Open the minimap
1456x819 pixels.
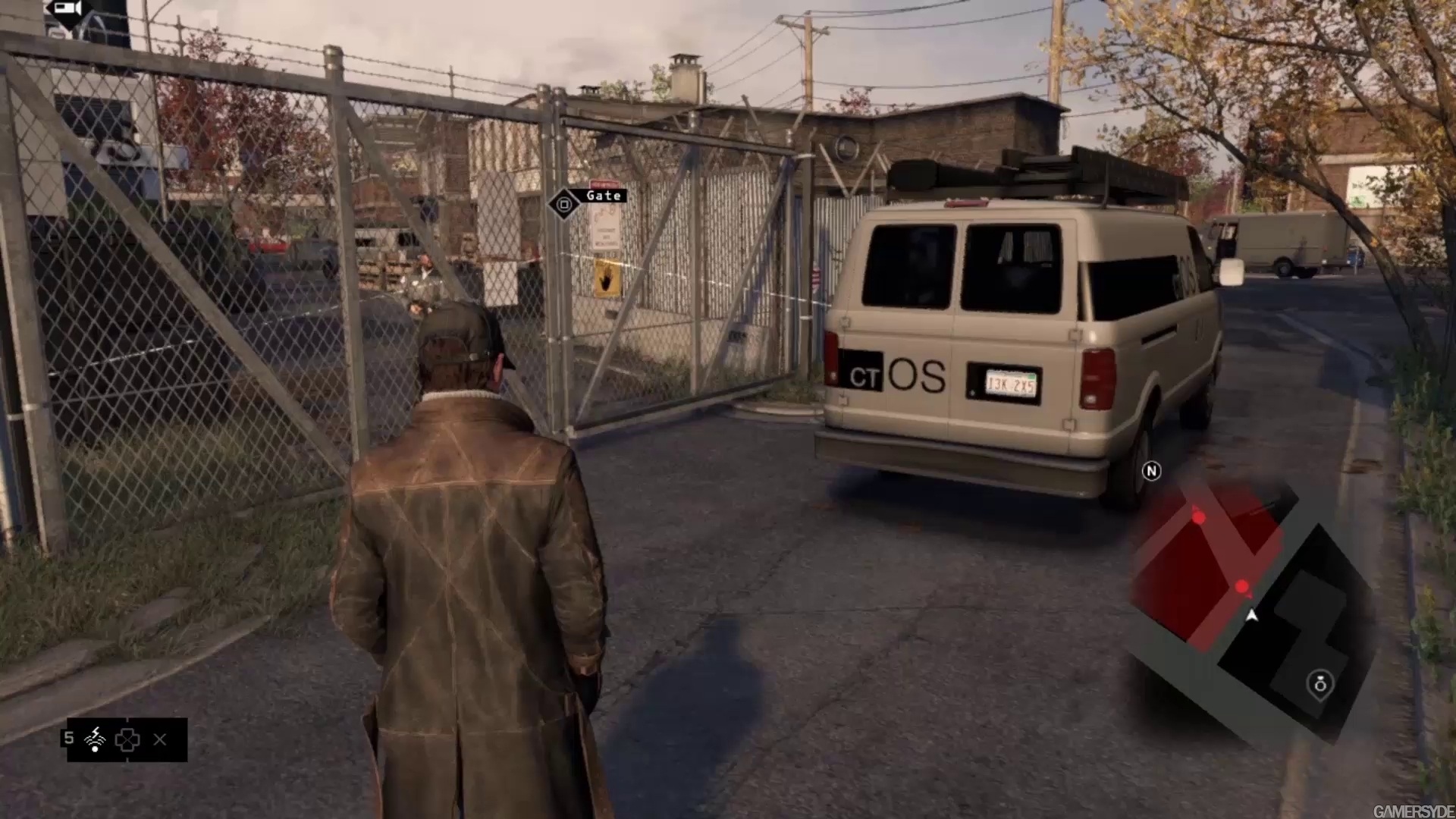click(1251, 607)
